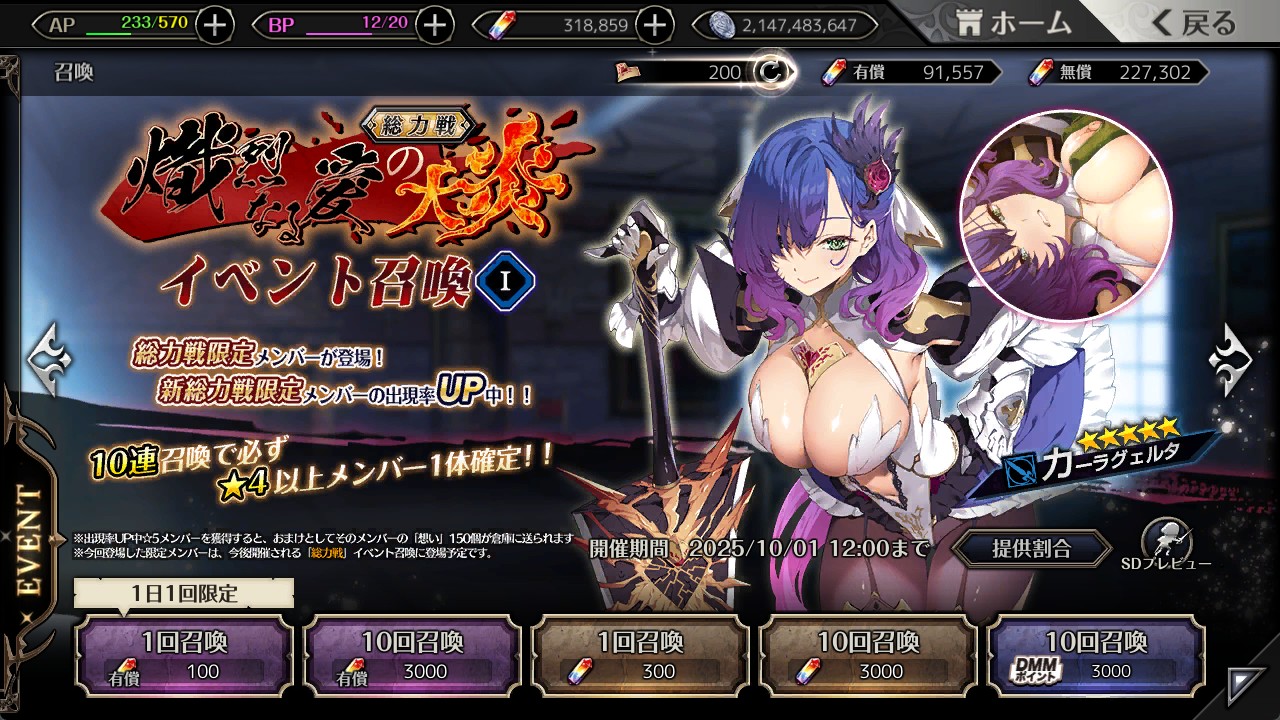Show the next summon banner
Viewport: 1280px width, 720px height.
1229,357
